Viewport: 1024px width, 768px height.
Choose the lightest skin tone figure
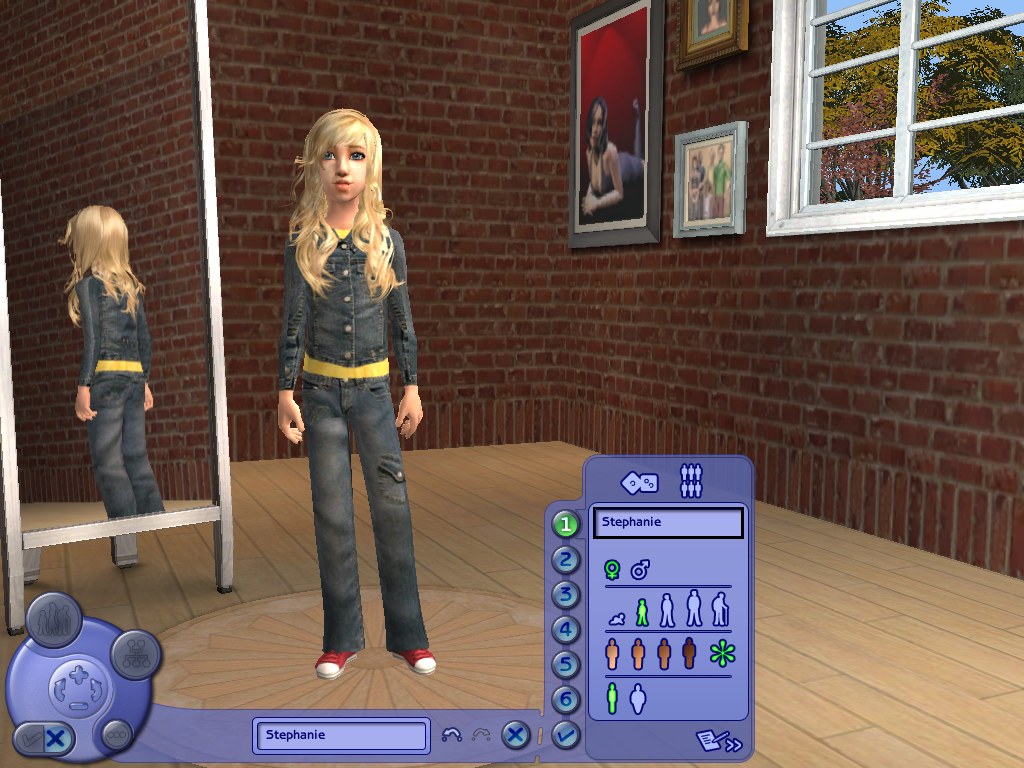click(x=613, y=654)
